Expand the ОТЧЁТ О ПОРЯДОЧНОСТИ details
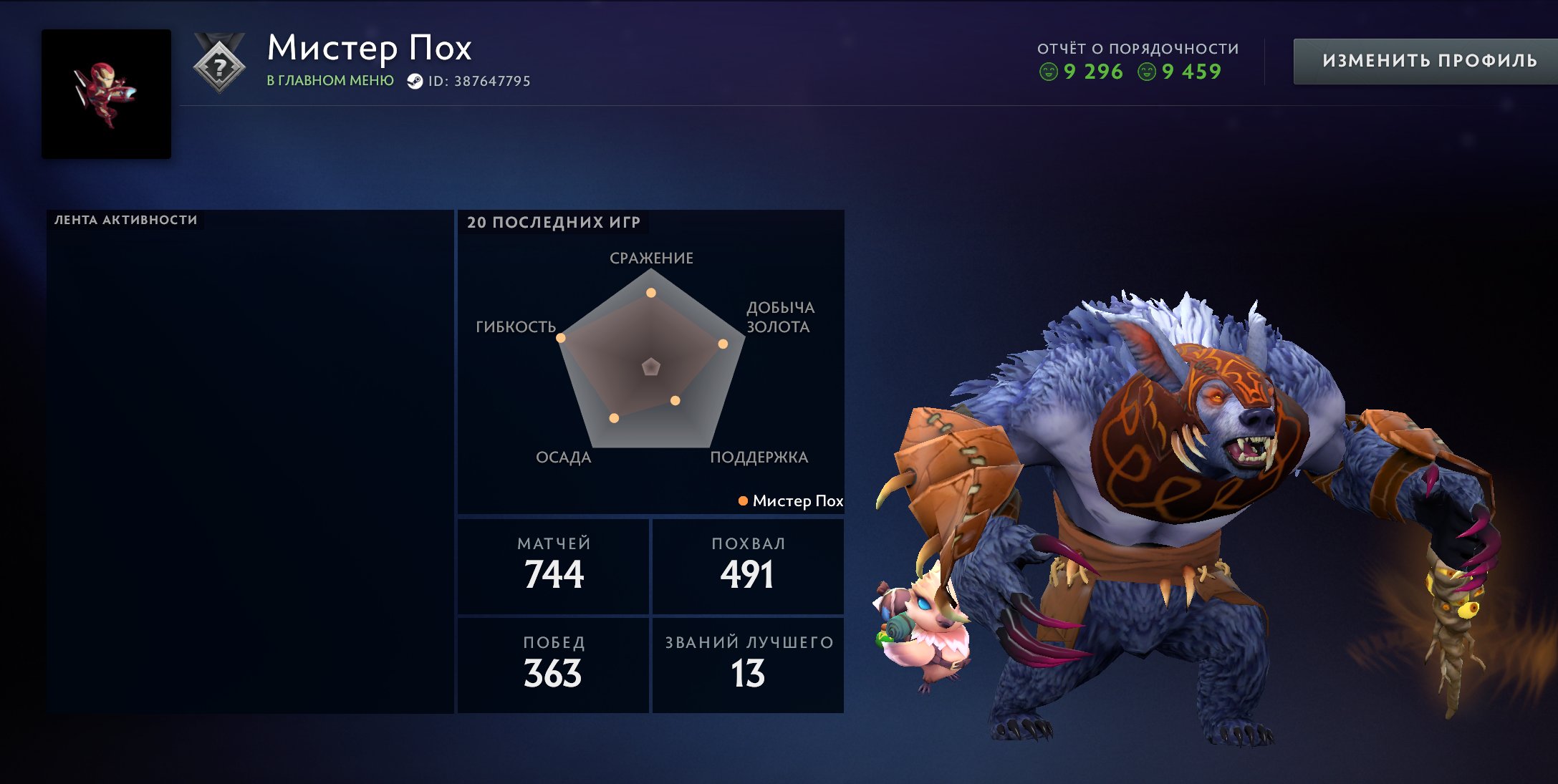The height and width of the screenshot is (784, 1558). [x=1138, y=47]
